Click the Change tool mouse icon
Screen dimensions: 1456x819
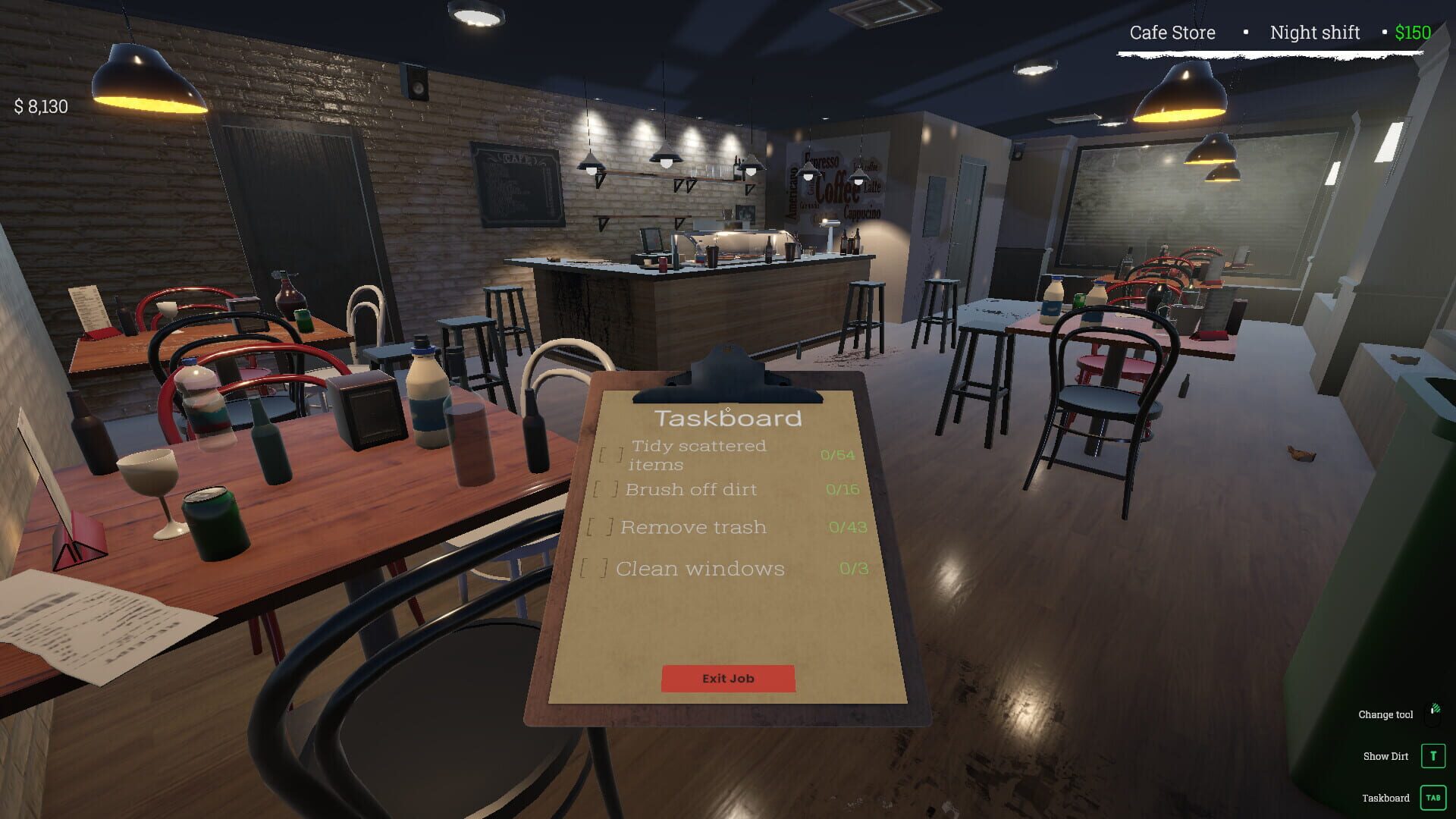coord(1433,713)
